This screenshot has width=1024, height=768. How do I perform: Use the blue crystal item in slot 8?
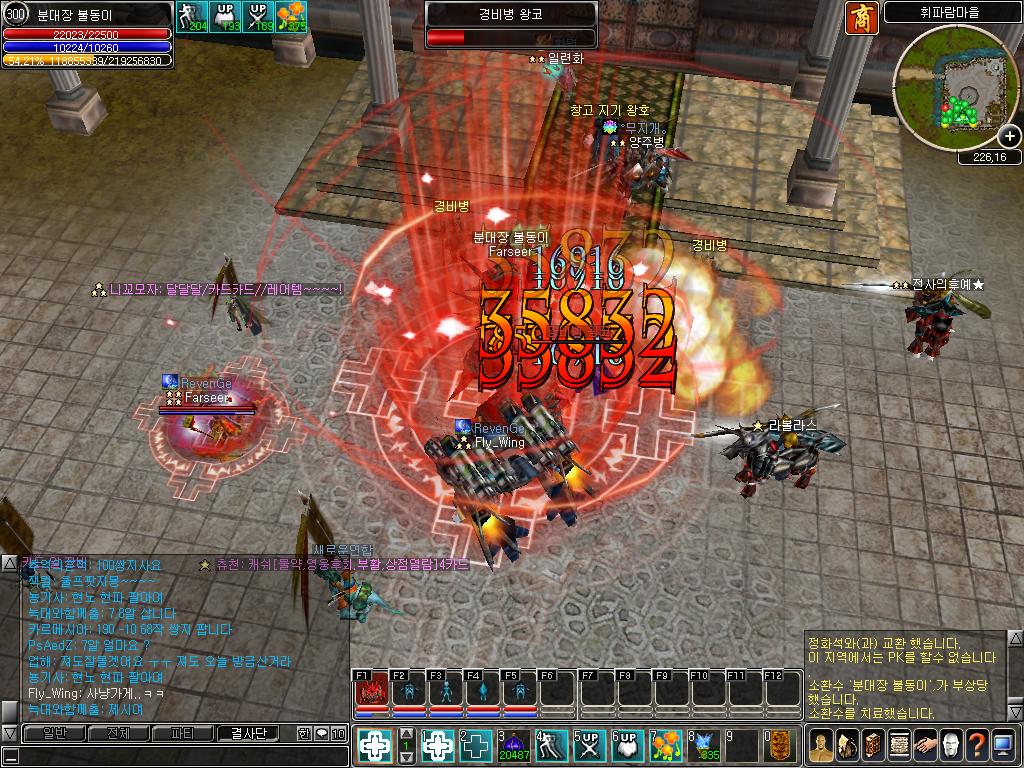[704, 745]
